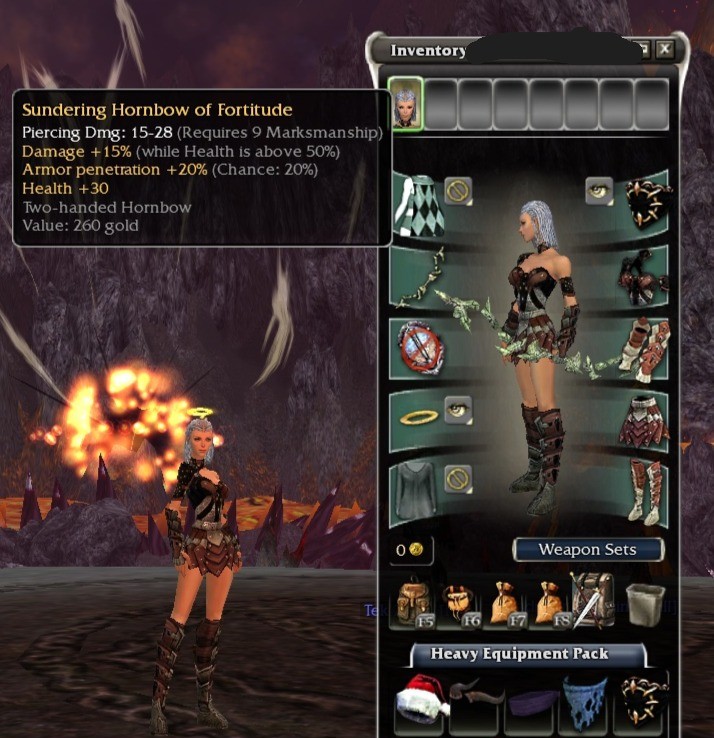The image size is (714, 738).
Task: Open the equipment pack with sword
Action: [x=591, y=601]
